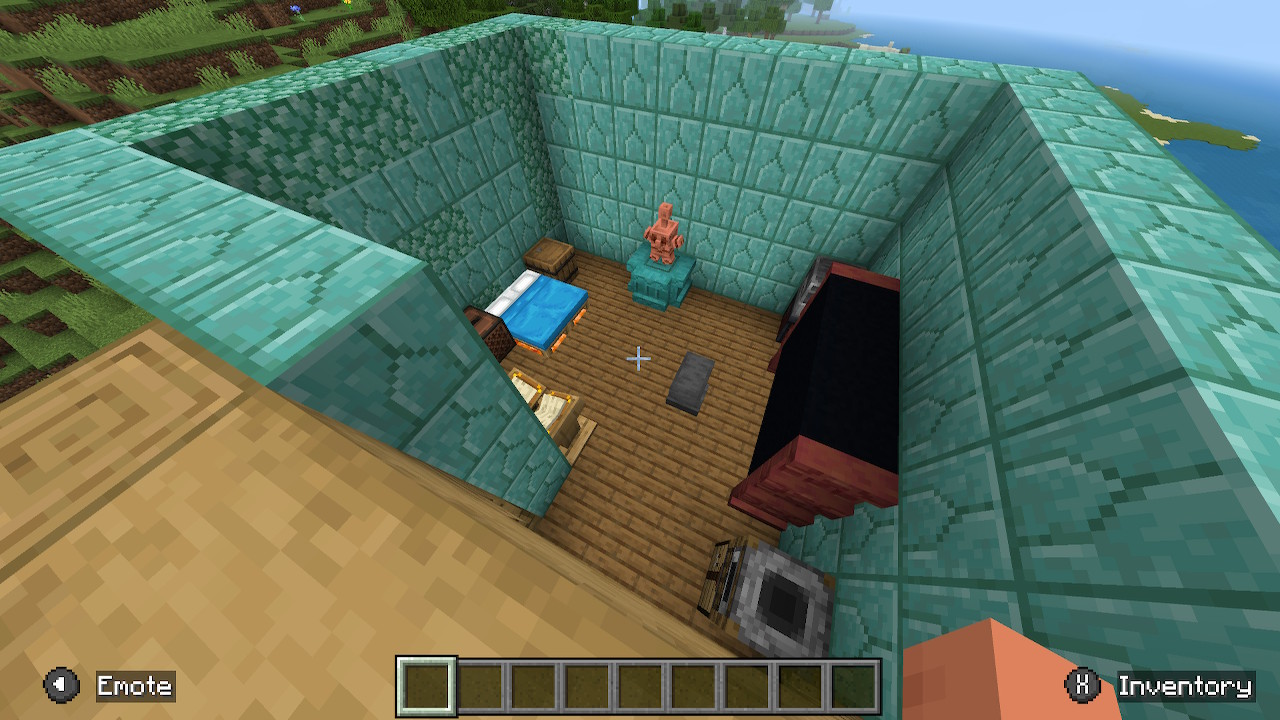This screenshot has width=1280, height=720.
Task: Select the highlighted first hotbar slot
Action: click(x=427, y=686)
